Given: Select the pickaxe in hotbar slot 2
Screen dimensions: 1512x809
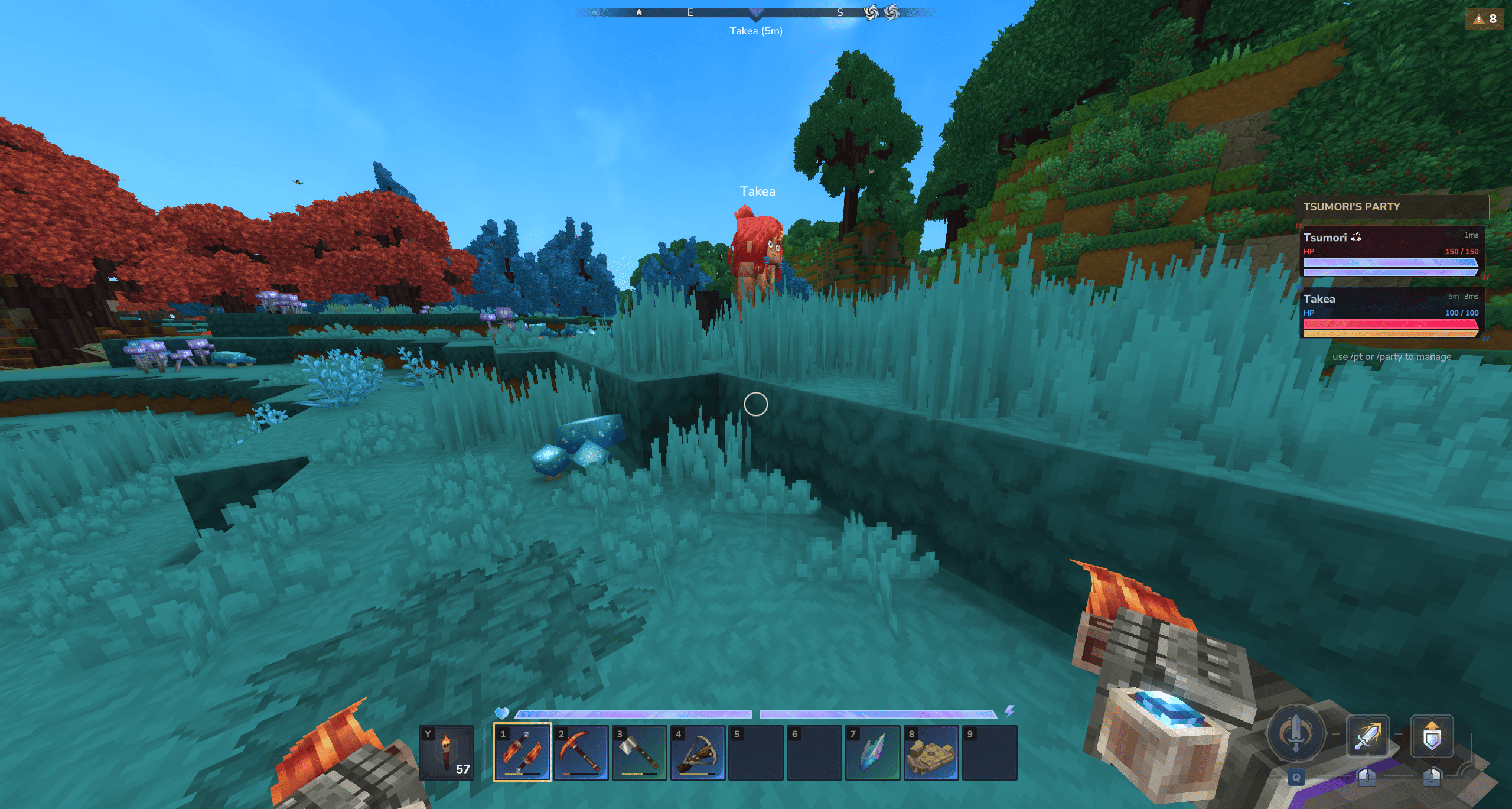Looking at the screenshot, I should 581,752.
